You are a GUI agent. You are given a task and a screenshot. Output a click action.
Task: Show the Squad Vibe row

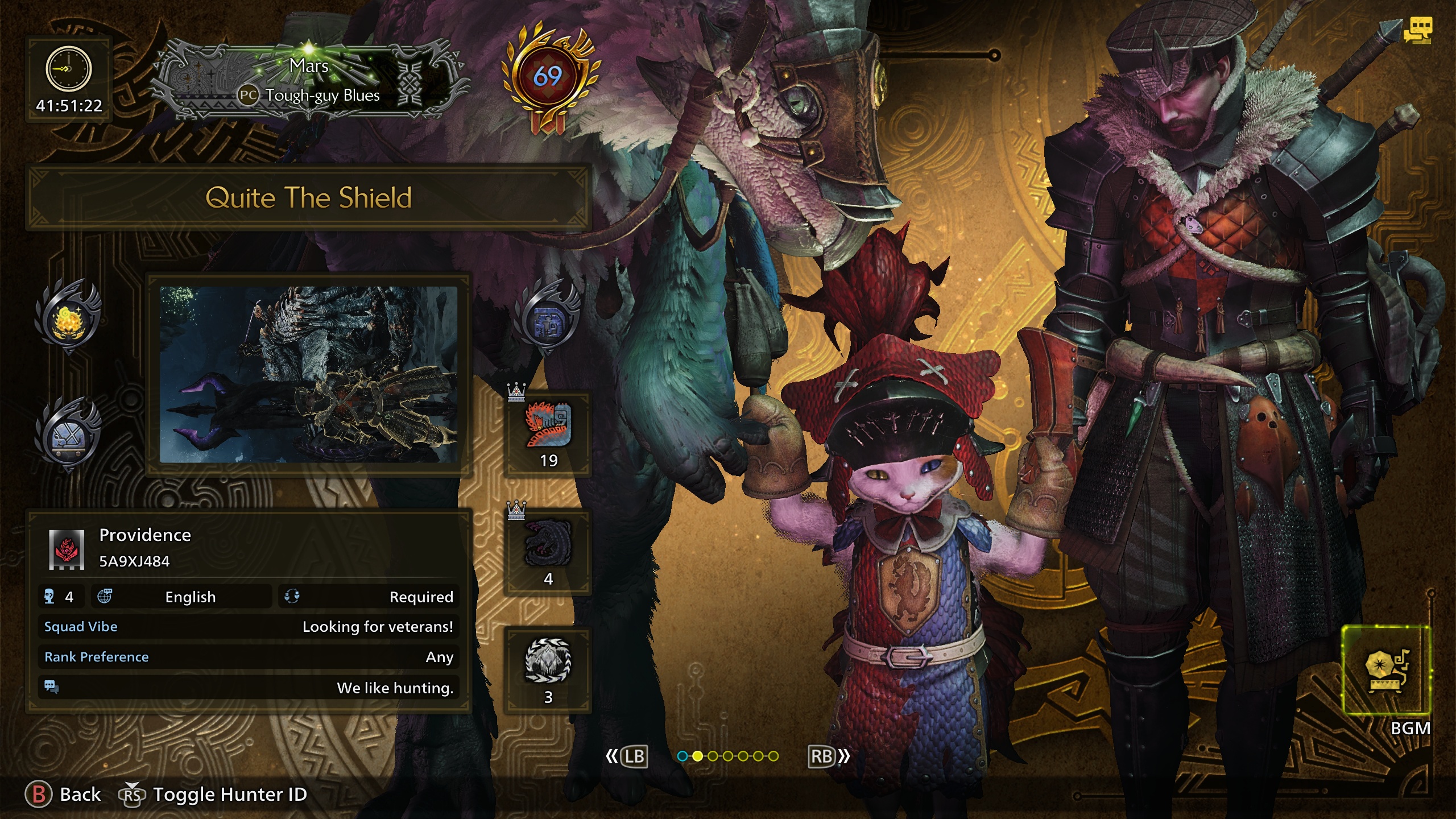click(x=249, y=627)
